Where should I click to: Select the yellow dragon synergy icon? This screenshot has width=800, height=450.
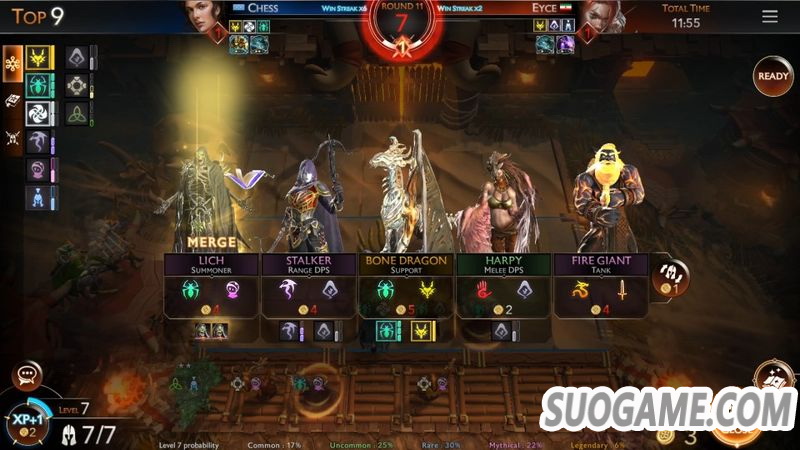coord(40,58)
